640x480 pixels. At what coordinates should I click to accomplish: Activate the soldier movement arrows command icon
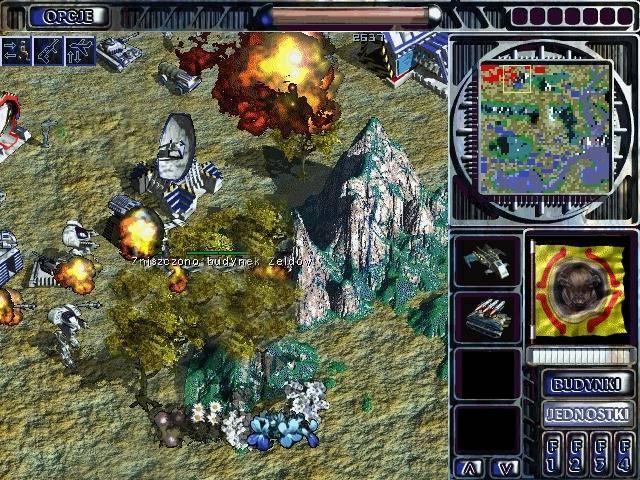click(16, 51)
